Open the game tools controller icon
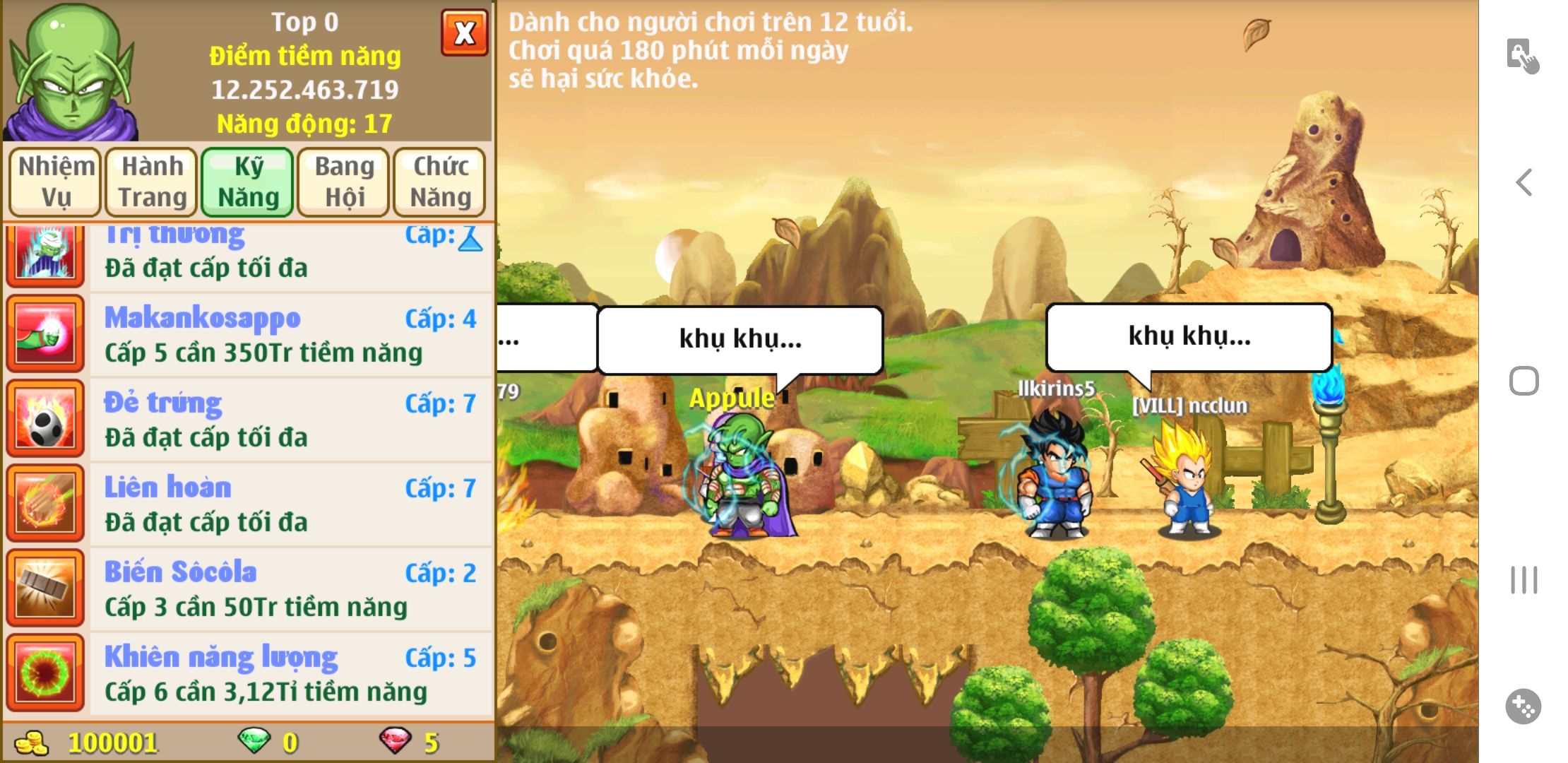 point(1523,706)
